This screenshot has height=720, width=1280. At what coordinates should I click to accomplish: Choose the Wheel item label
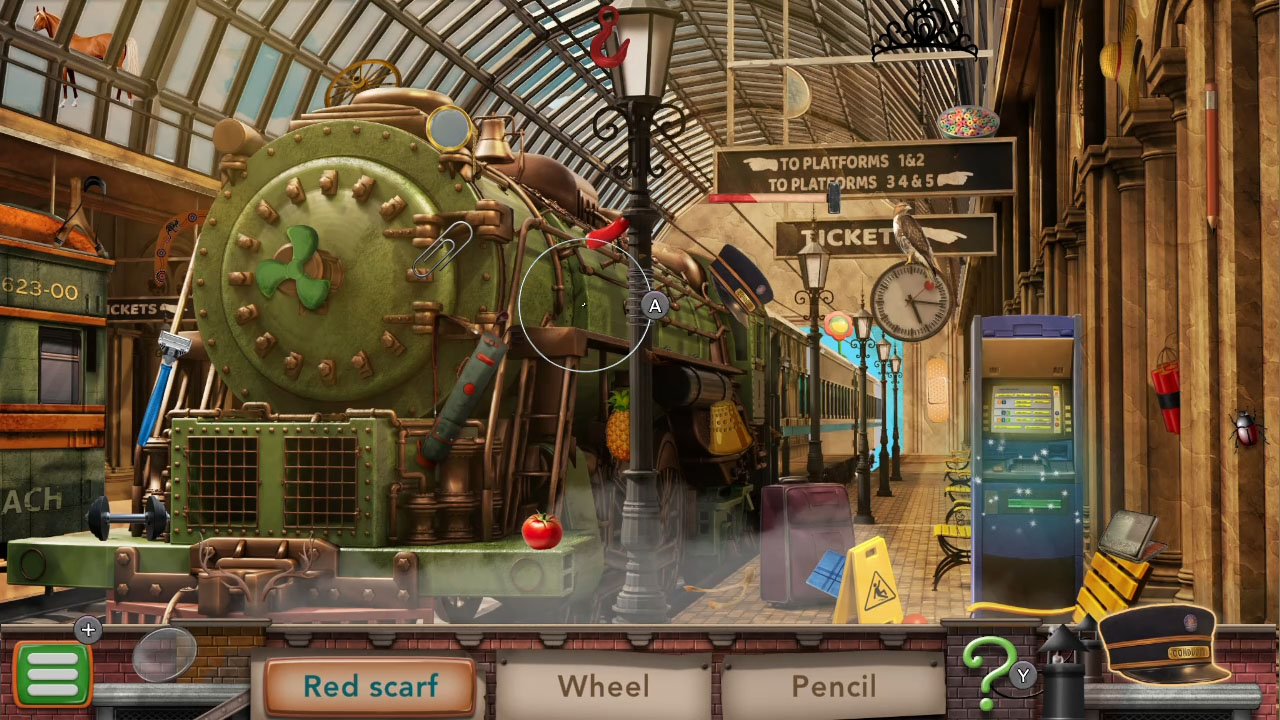tap(603, 686)
